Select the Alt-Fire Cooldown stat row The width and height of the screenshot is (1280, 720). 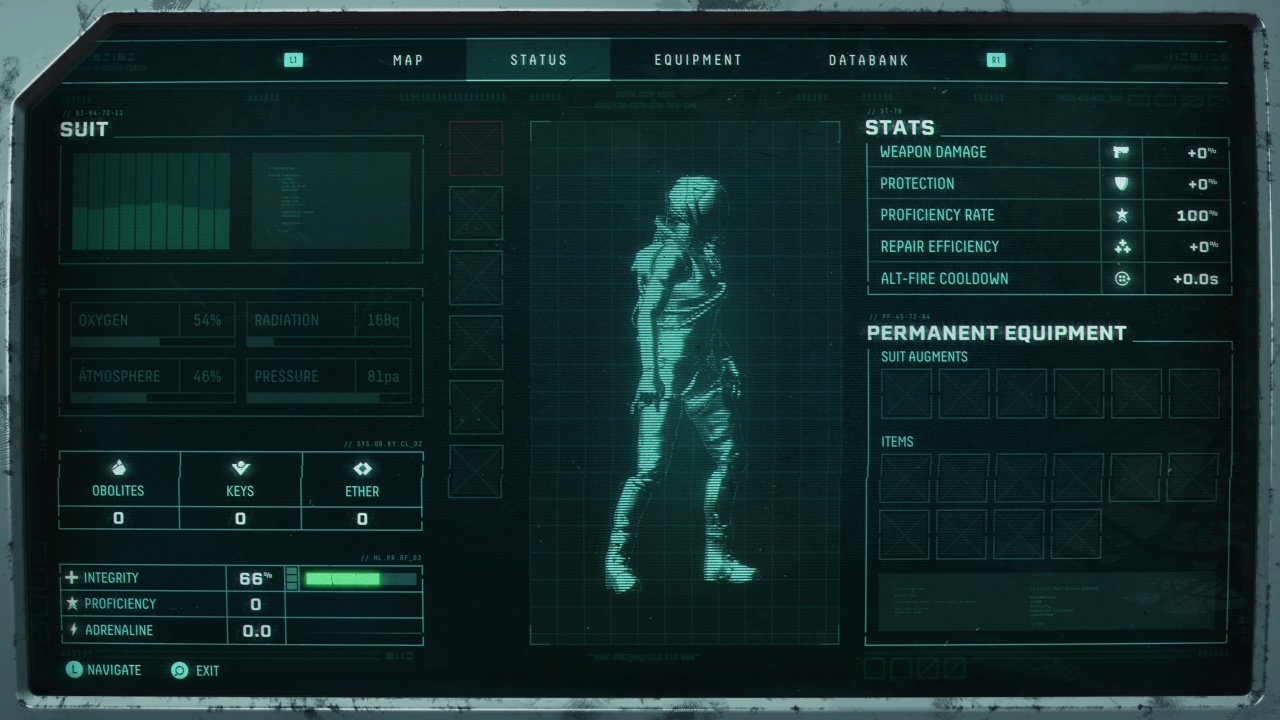(1047, 279)
